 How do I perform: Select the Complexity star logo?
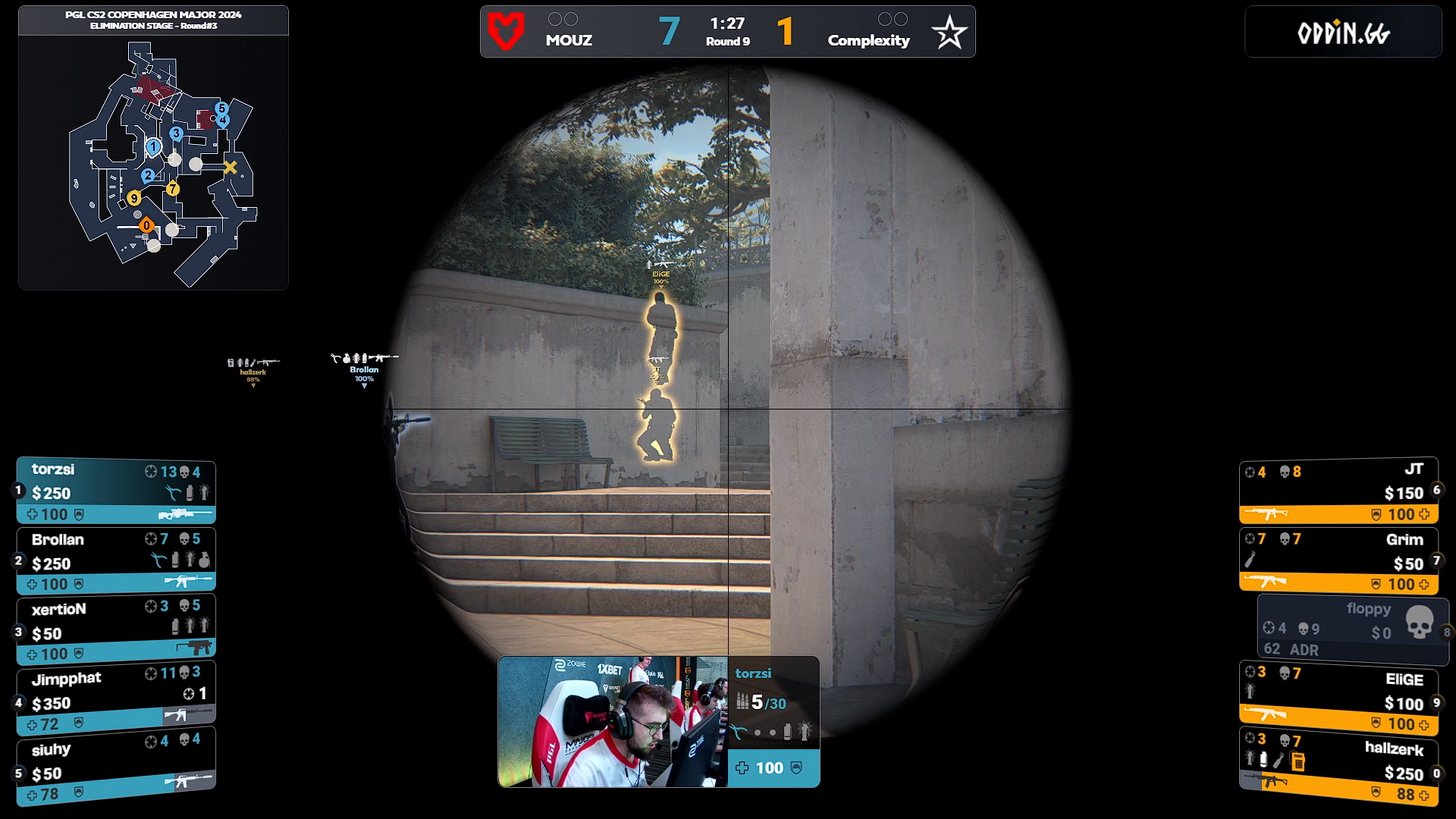tap(949, 31)
